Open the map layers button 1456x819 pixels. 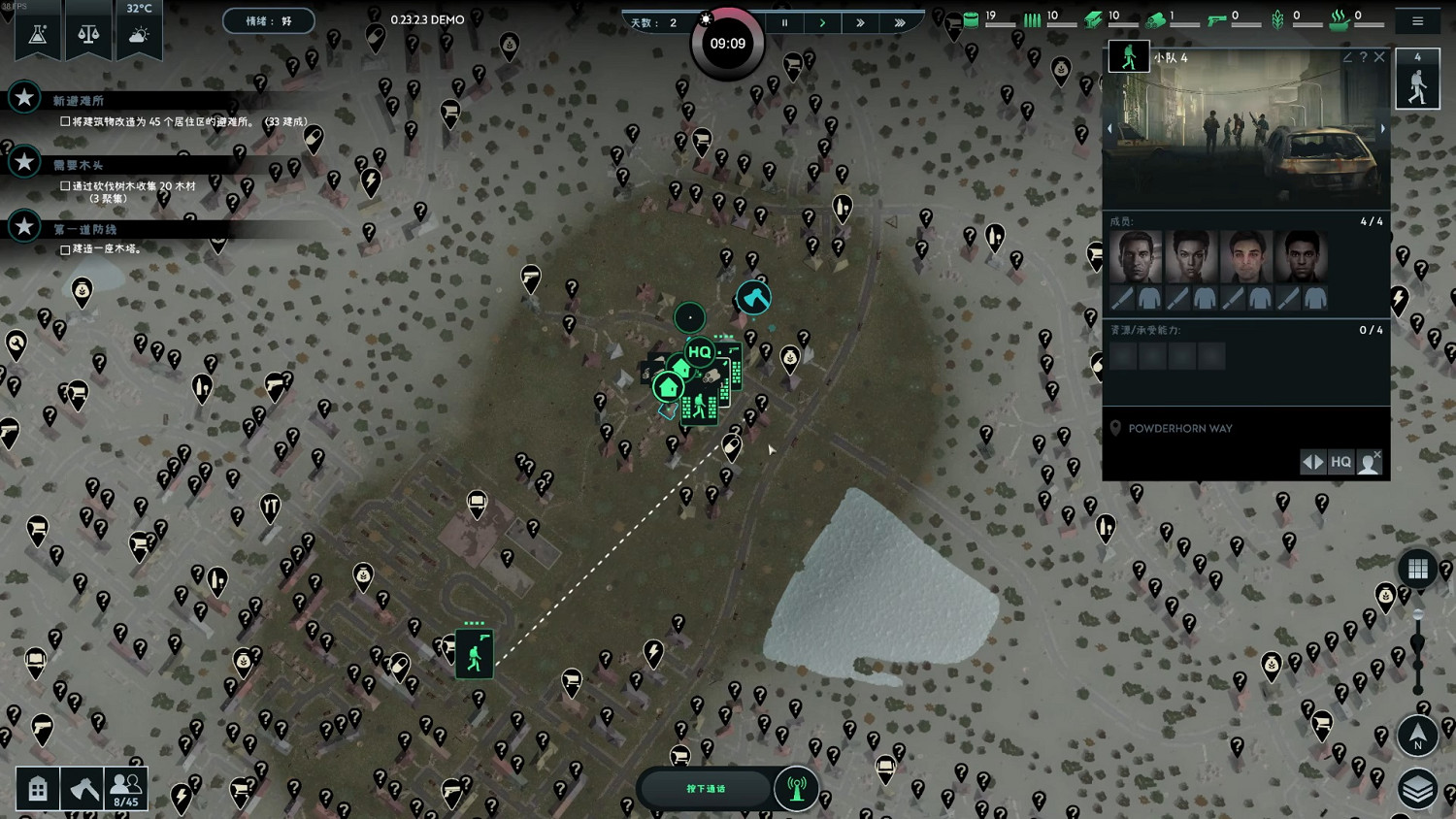(1417, 789)
